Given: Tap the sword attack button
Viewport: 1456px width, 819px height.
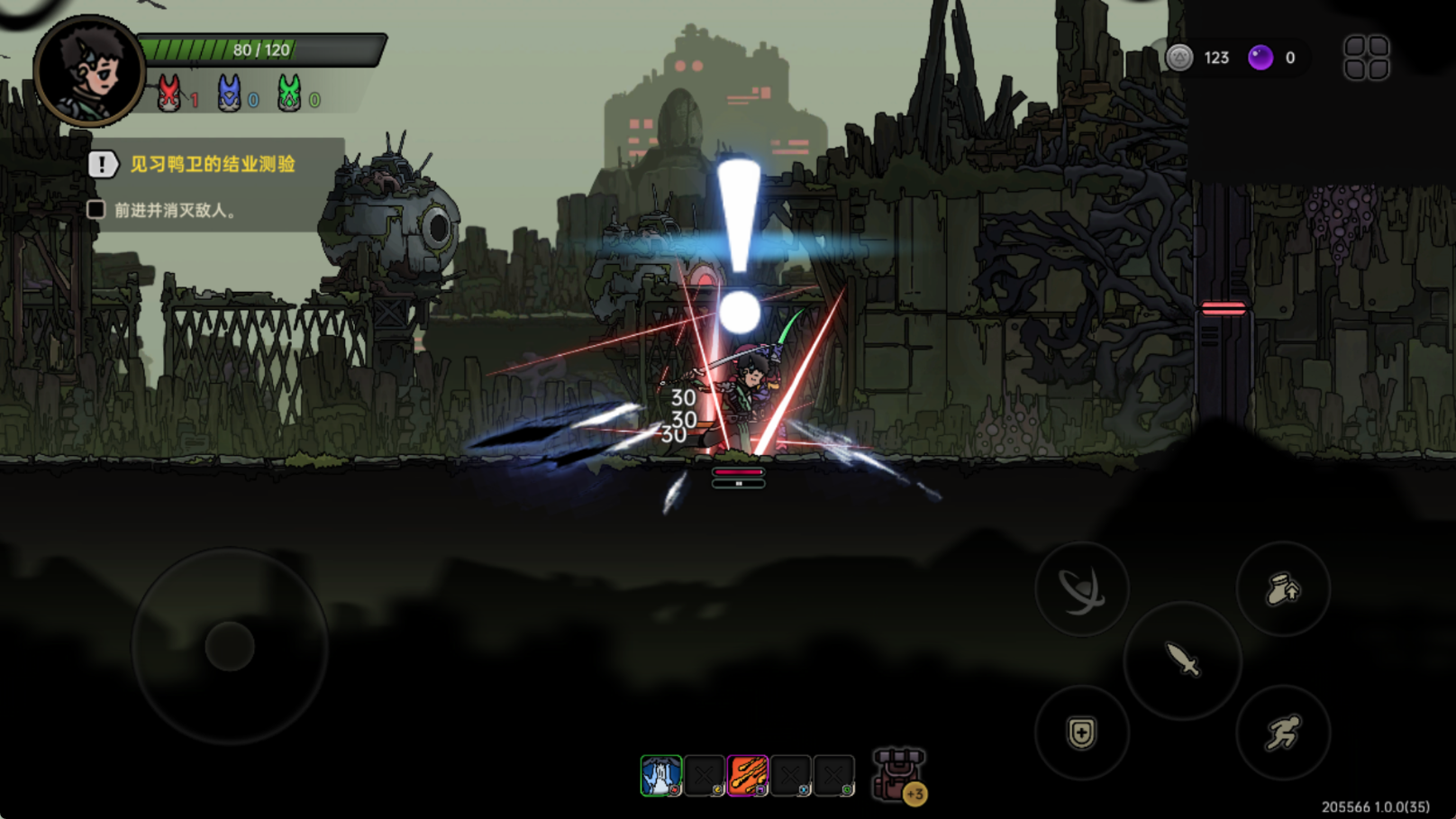Looking at the screenshot, I should click(1182, 660).
